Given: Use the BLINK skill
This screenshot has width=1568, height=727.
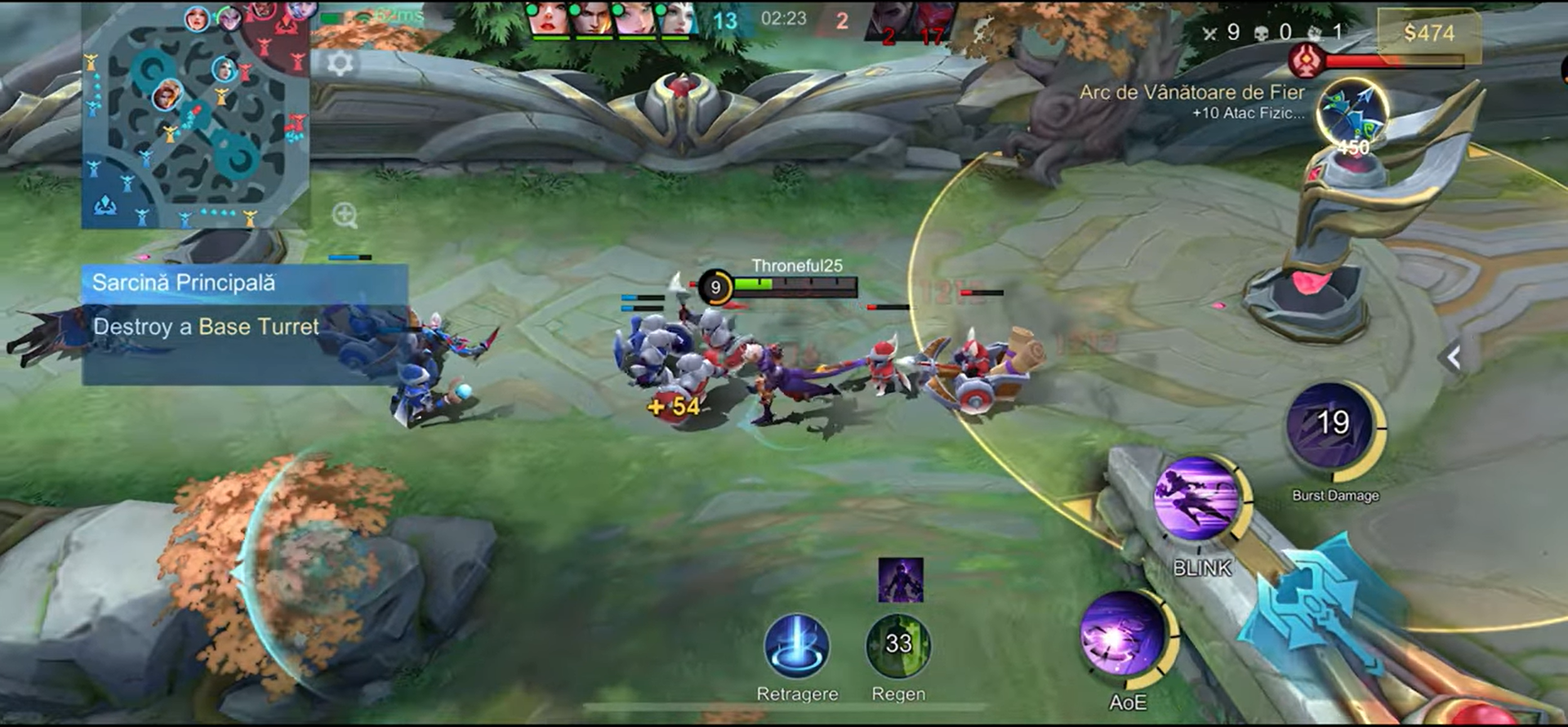Looking at the screenshot, I should pos(1197,500).
